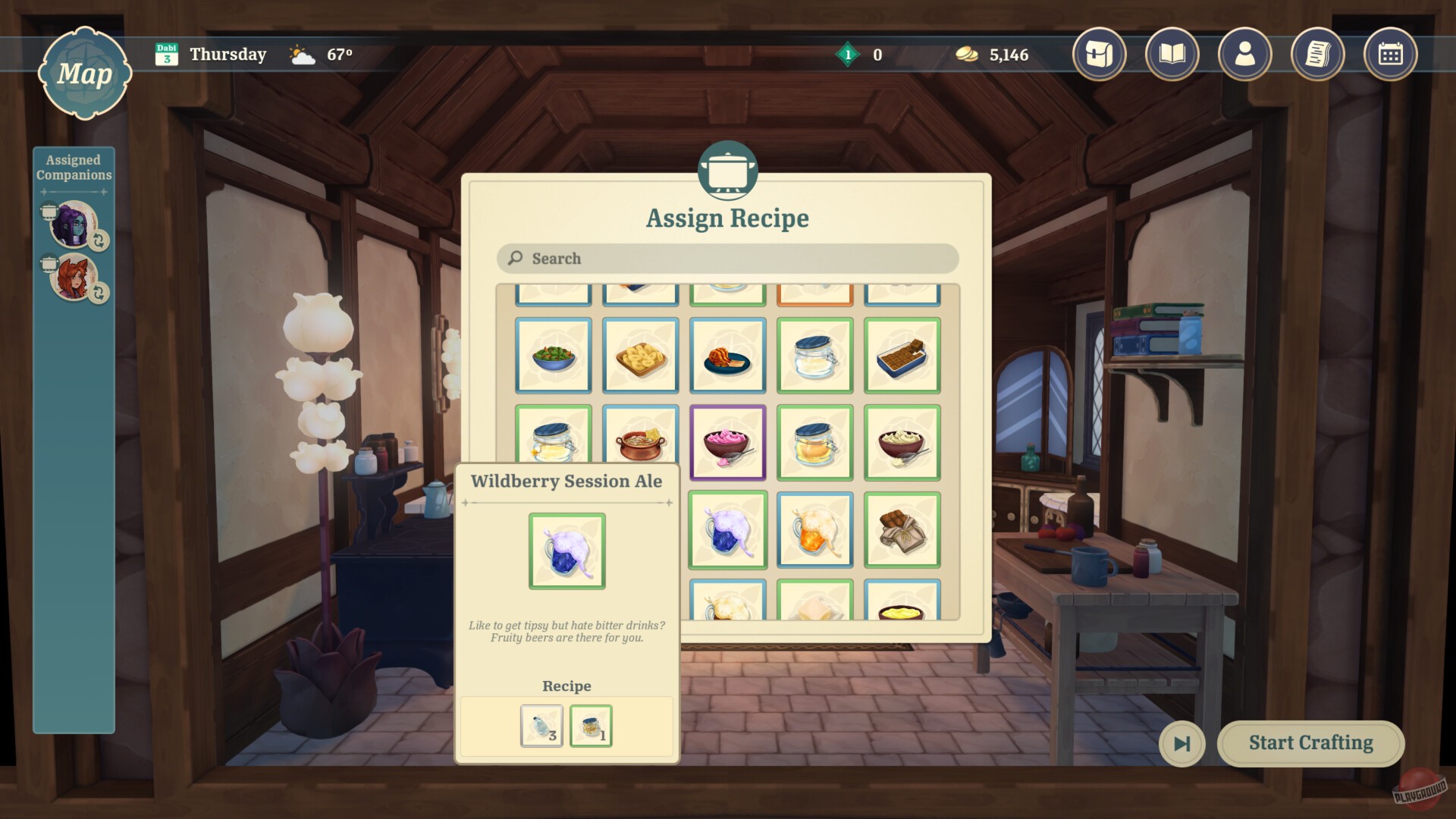Click the weather icon beside the temperature
The width and height of the screenshot is (1456, 819).
coord(302,53)
